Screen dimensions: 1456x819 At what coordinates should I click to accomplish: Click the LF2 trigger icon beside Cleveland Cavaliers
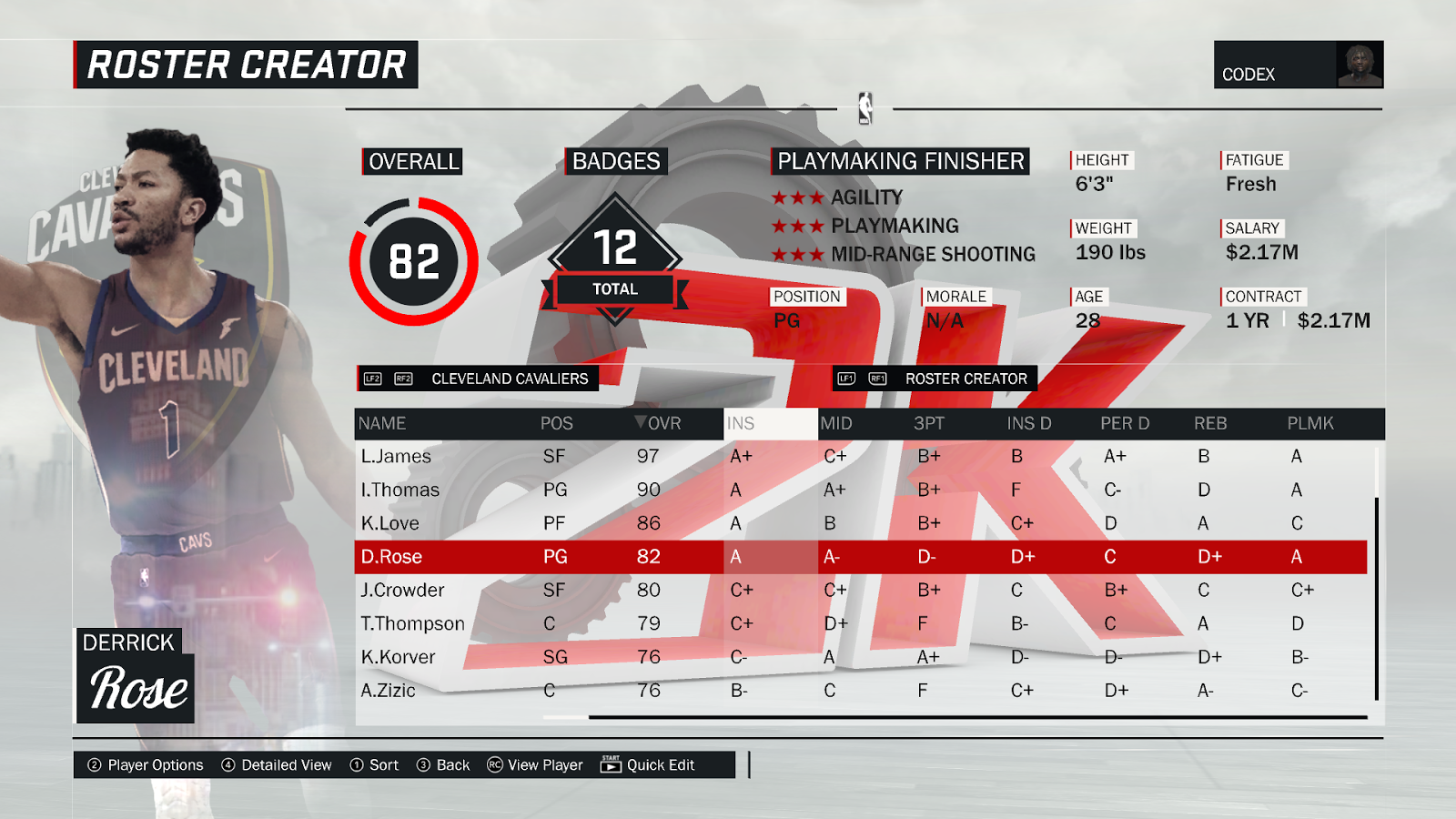[x=372, y=379]
